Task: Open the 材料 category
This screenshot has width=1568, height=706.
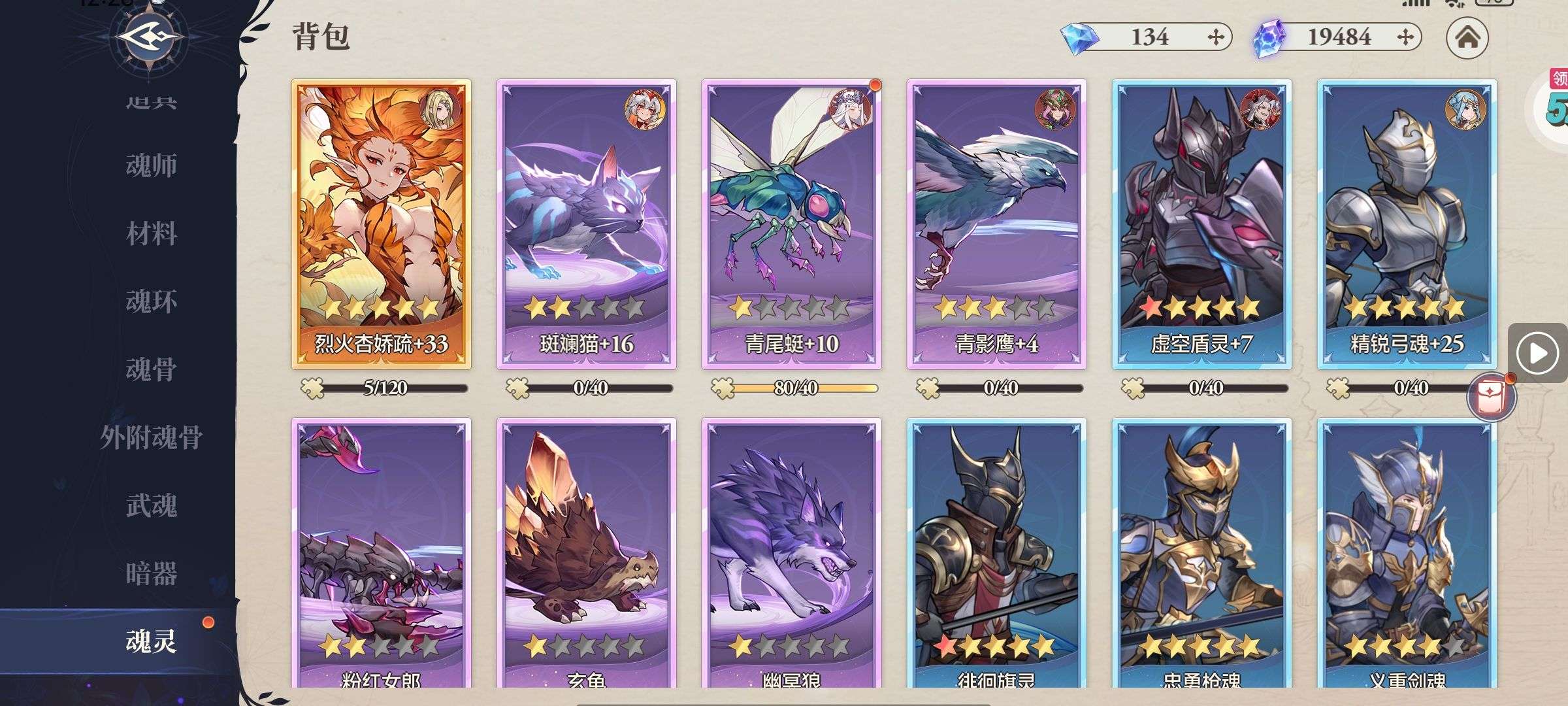Action: tap(151, 234)
